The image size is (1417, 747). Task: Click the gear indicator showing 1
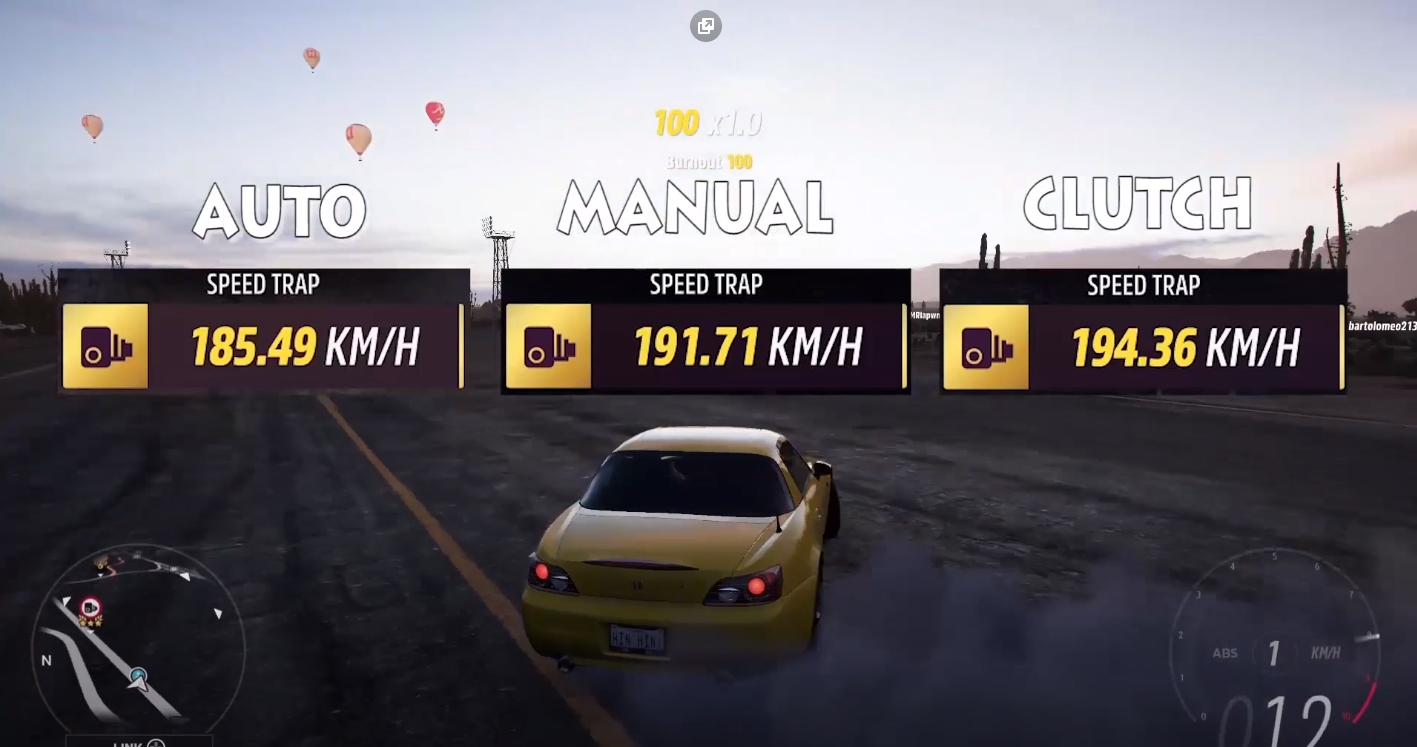point(1275,652)
